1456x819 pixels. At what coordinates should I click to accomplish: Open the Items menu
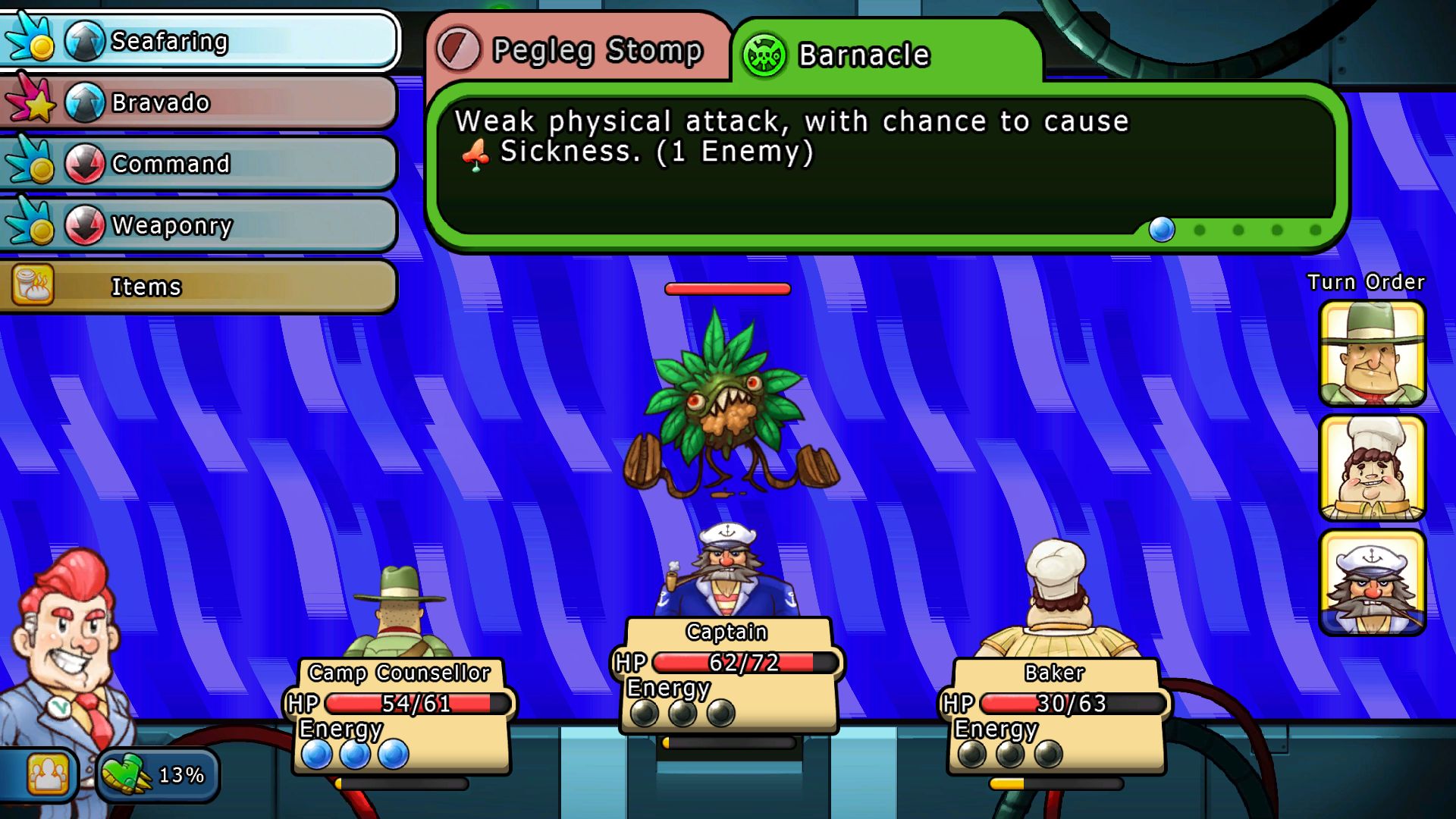pyautogui.click(x=199, y=287)
